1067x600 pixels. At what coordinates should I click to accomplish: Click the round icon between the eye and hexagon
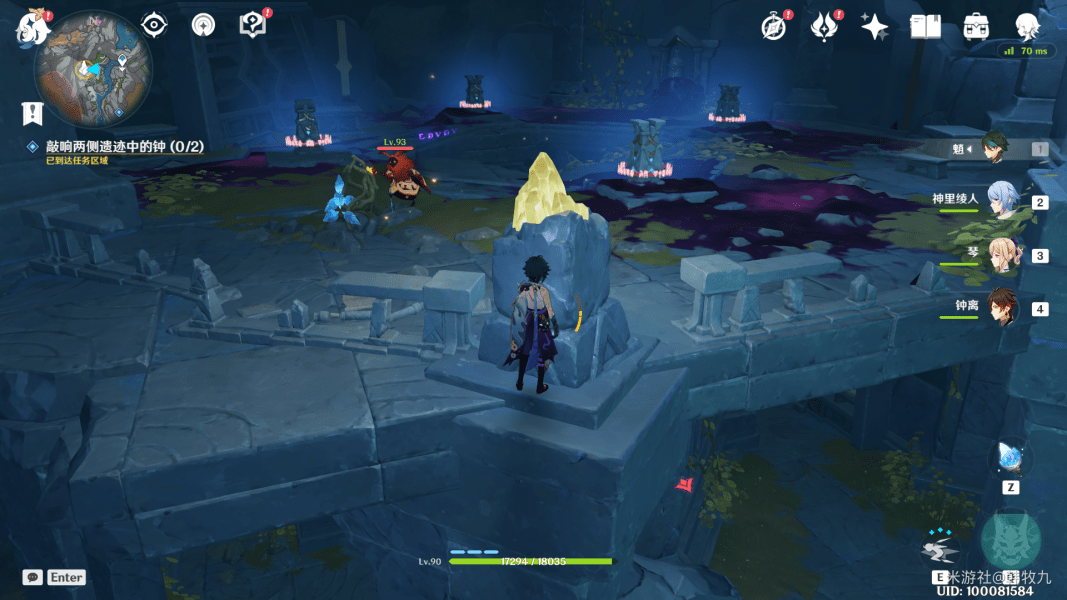(x=203, y=25)
